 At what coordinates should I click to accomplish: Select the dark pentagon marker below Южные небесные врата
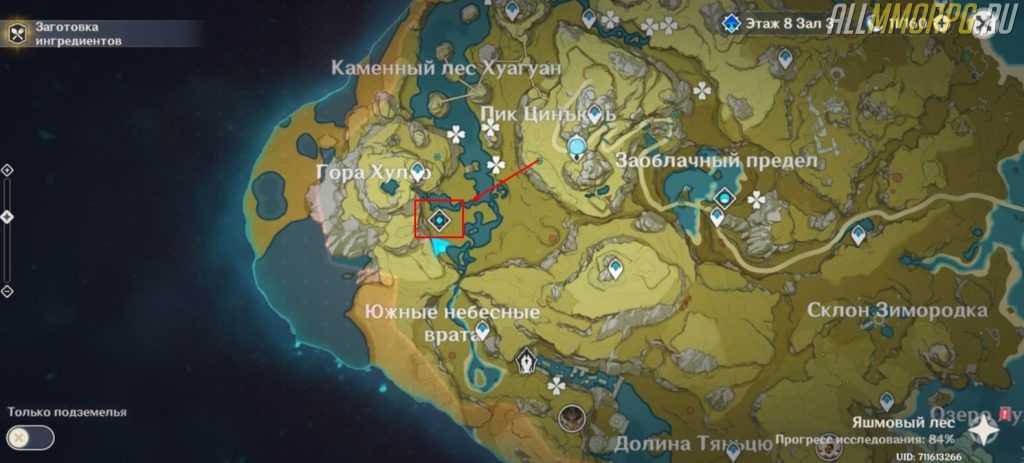[x=527, y=362]
